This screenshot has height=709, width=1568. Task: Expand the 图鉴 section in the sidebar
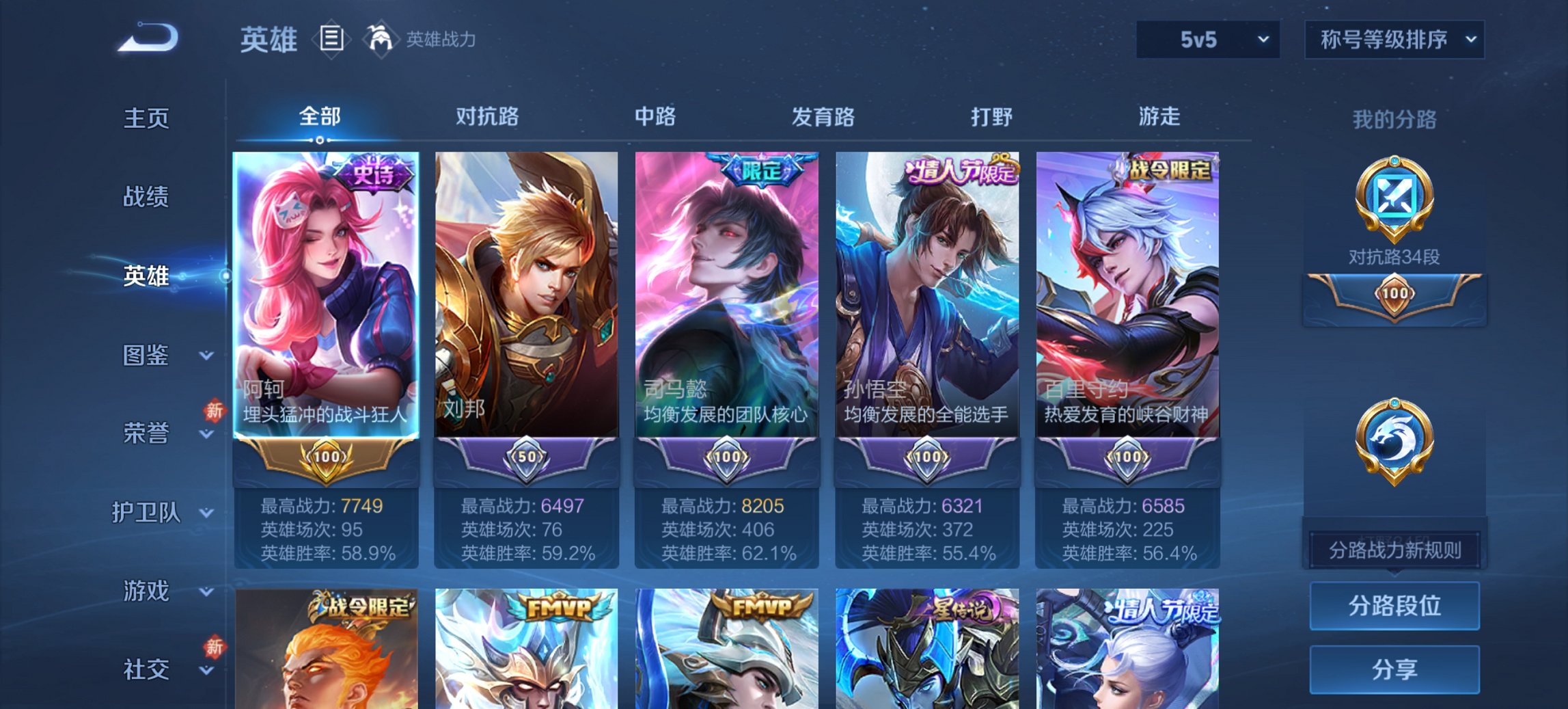(152, 355)
